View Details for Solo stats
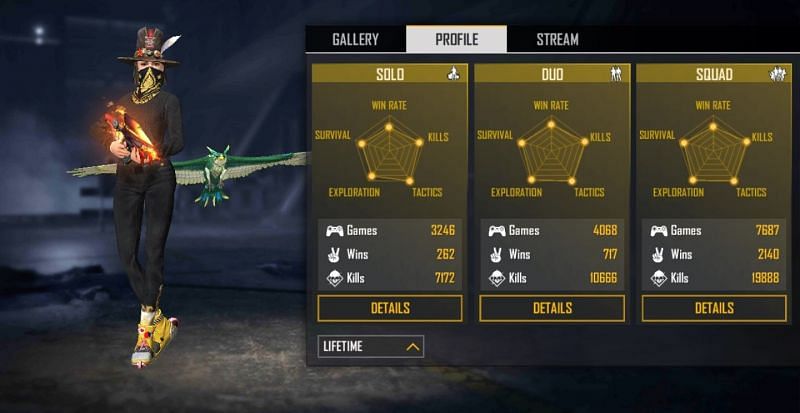This screenshot has height=413, width=800. 390,308
